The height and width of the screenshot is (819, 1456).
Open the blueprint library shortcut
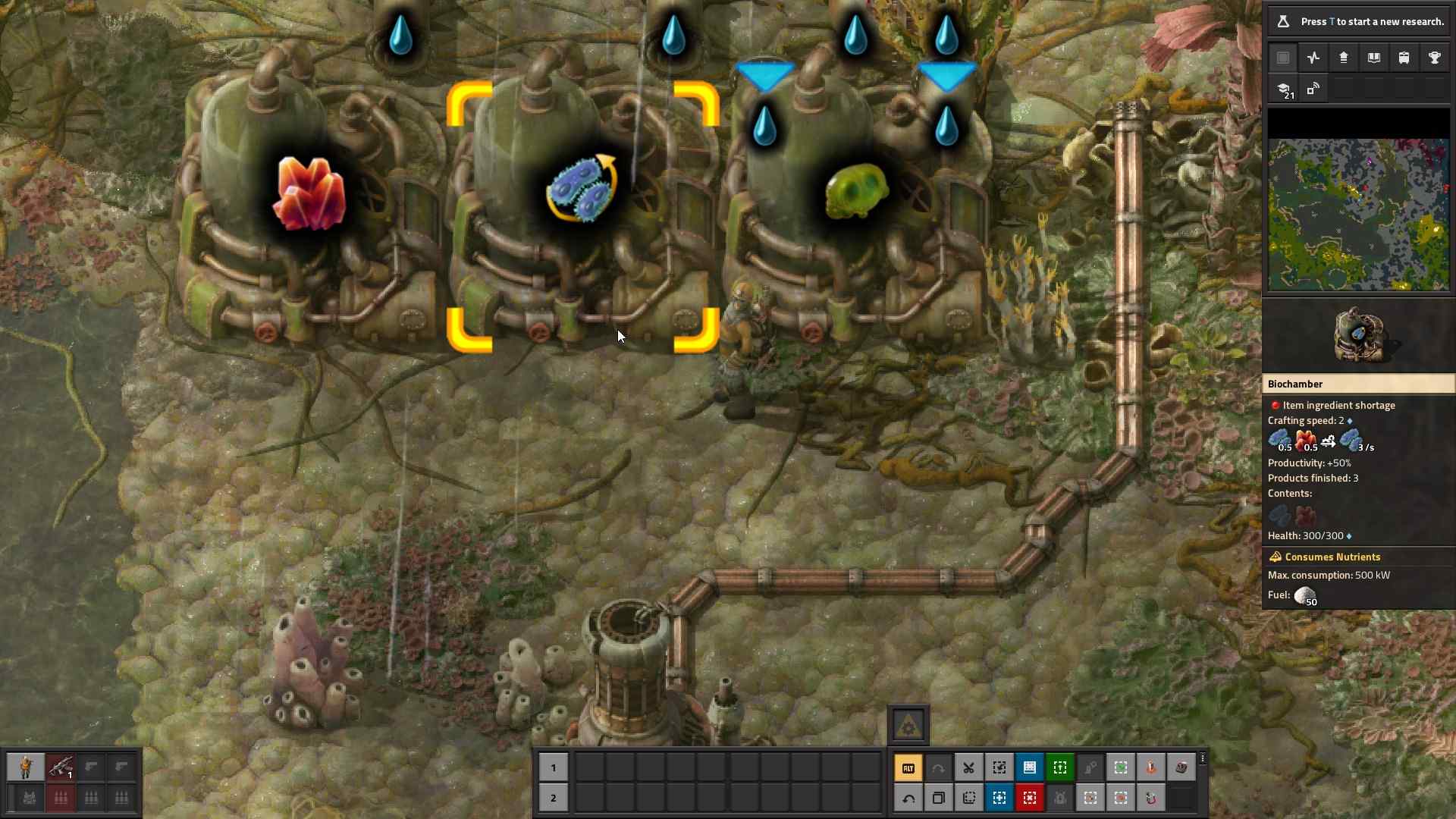pos(1030,767)
